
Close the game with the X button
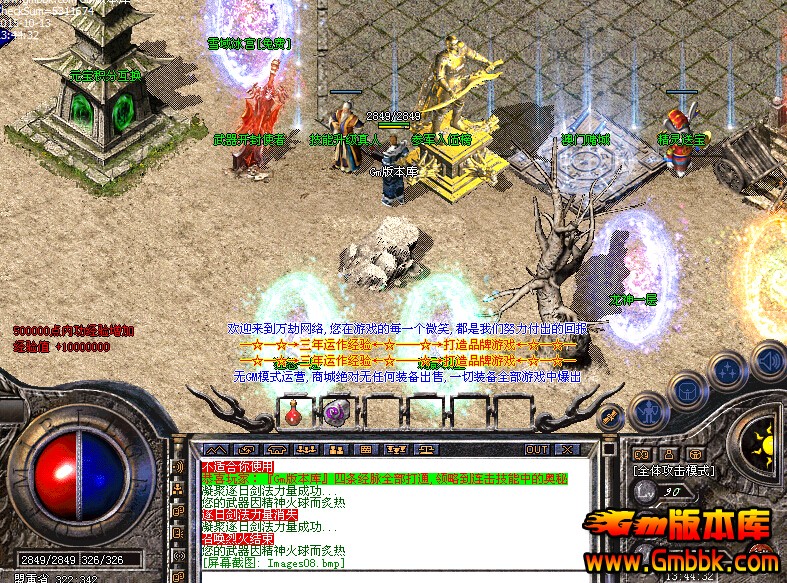click(x=568, y=450)
